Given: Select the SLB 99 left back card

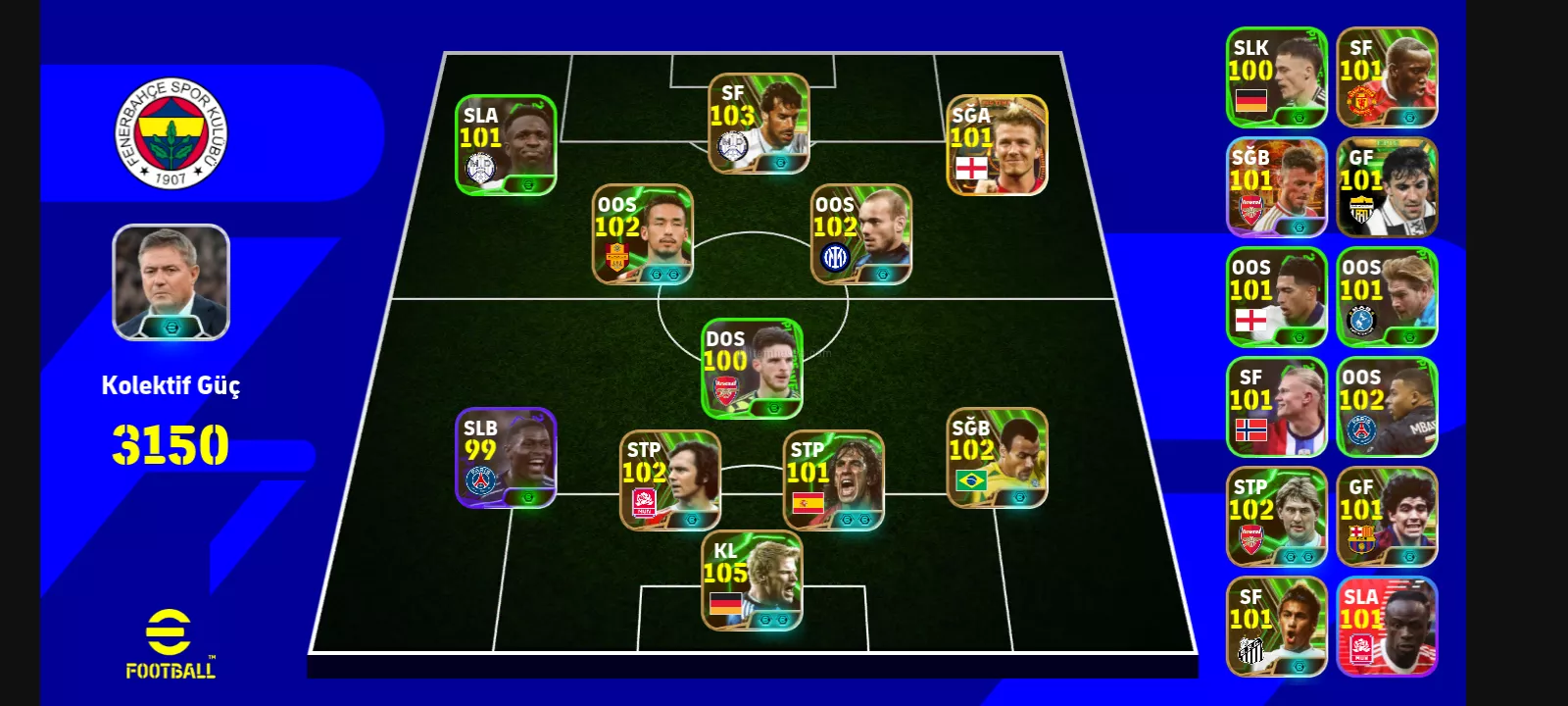Looking at the screenshot, I should 506,458.
